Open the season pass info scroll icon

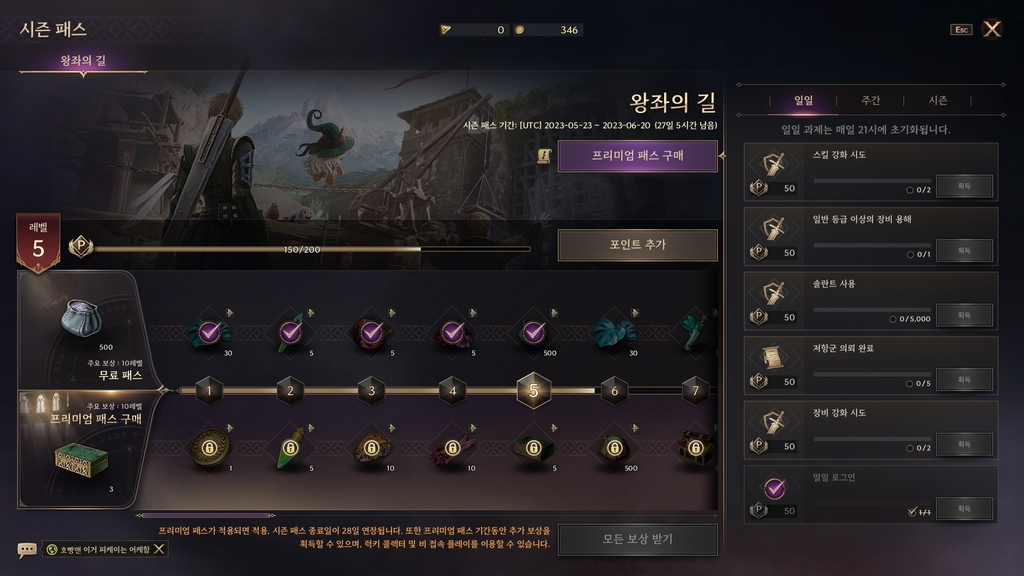(545, 156)
